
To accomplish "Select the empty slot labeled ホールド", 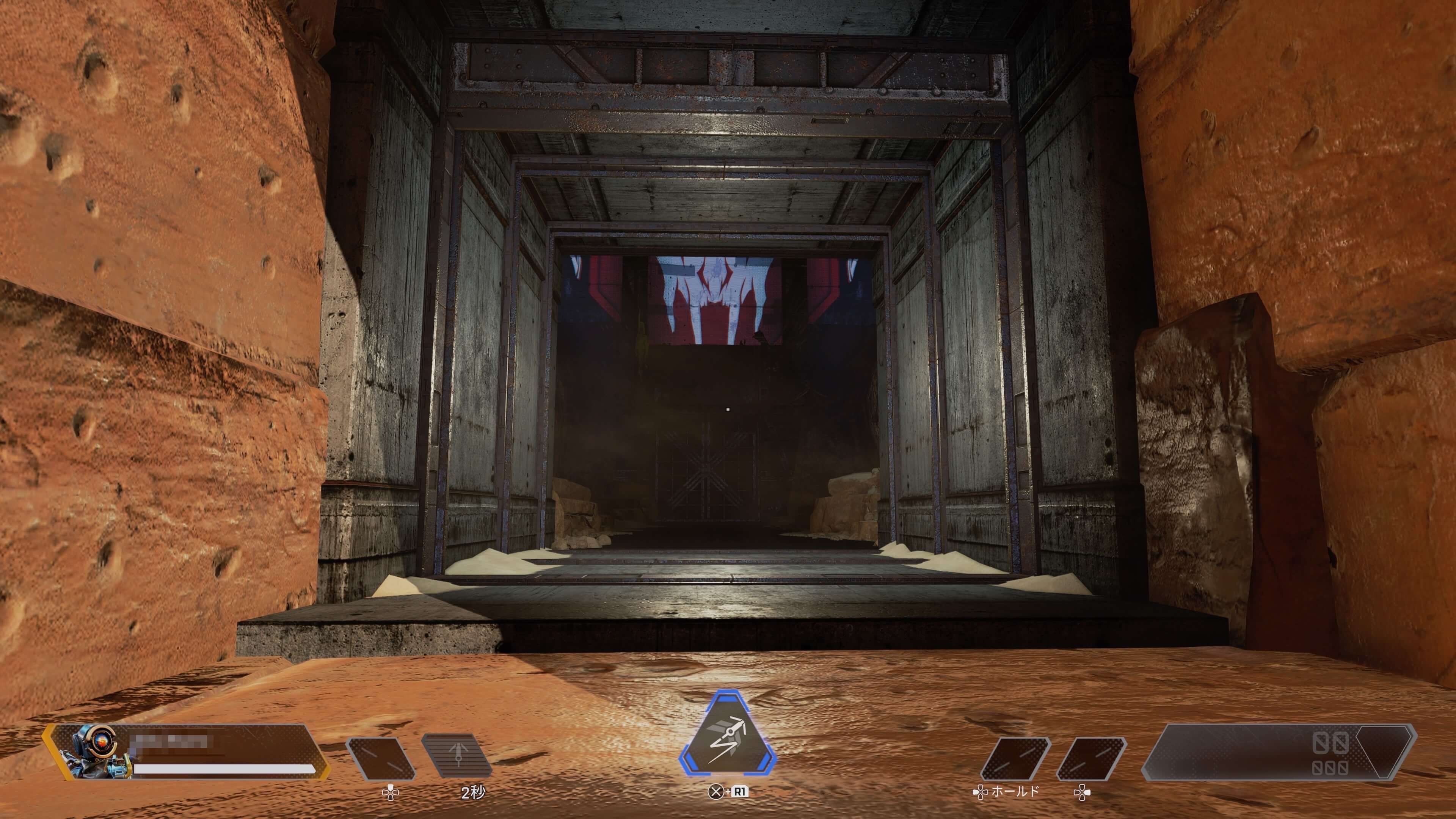I will [1015, 758].
